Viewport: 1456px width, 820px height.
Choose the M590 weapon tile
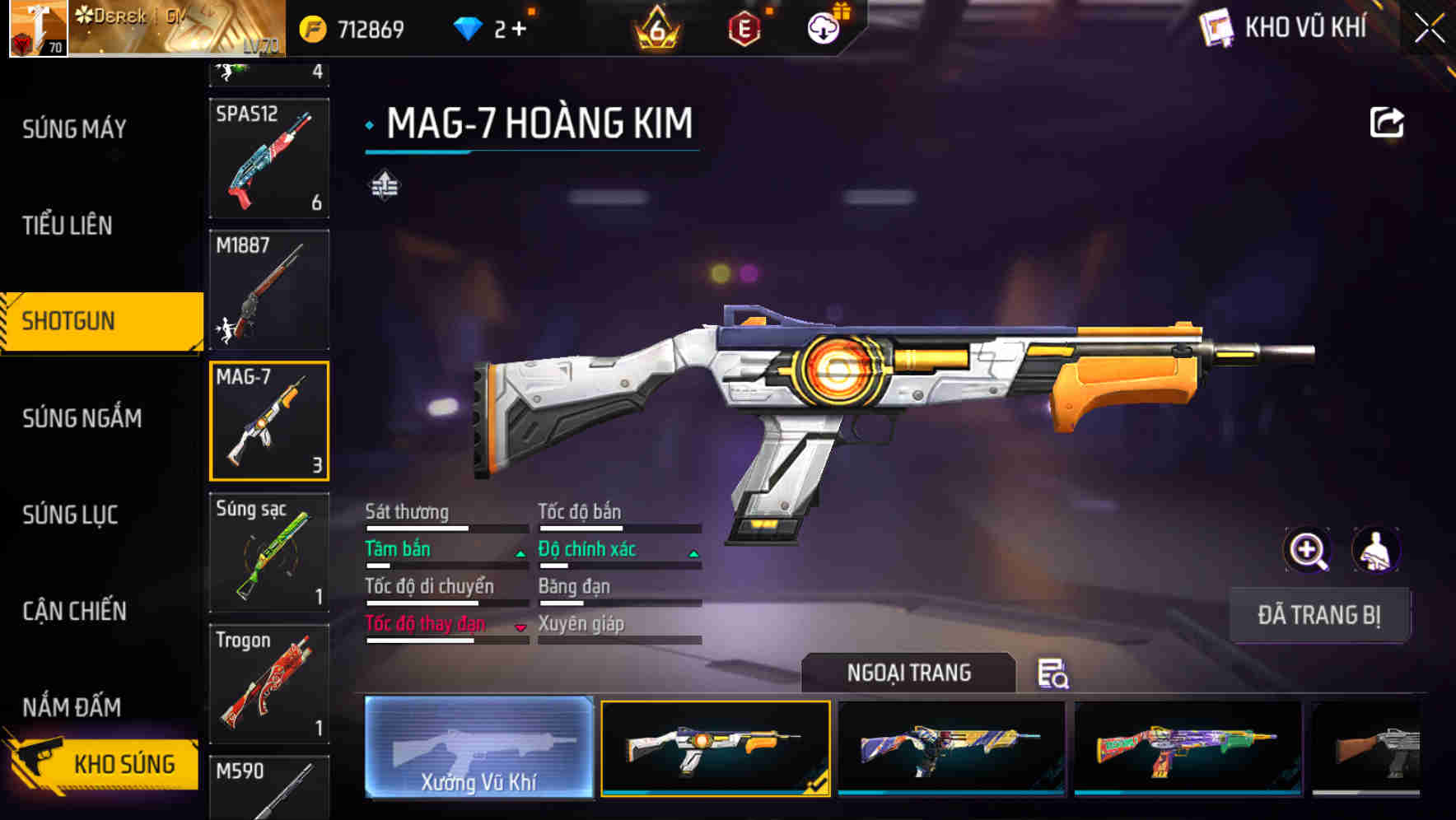pyautogui.click(x=269, y=788)
